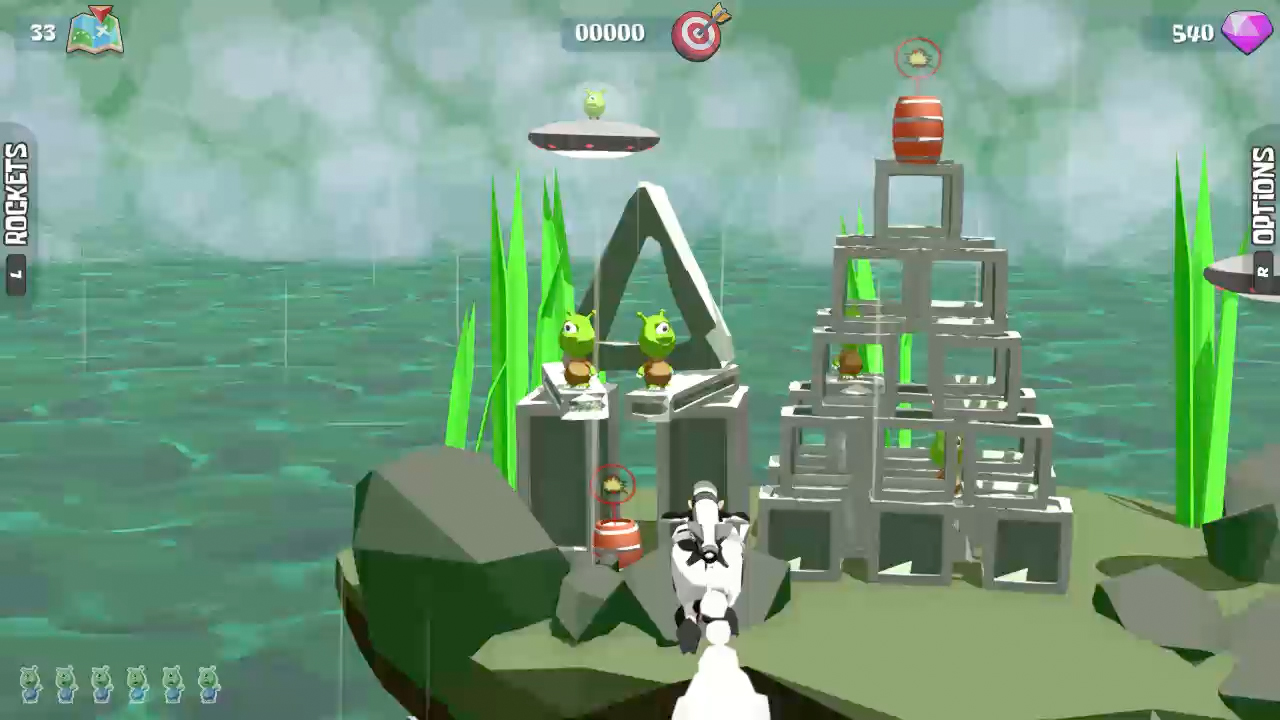Click the 00000 score progress display
Screen dimensions: 1280x720
[x=609, y=33]
